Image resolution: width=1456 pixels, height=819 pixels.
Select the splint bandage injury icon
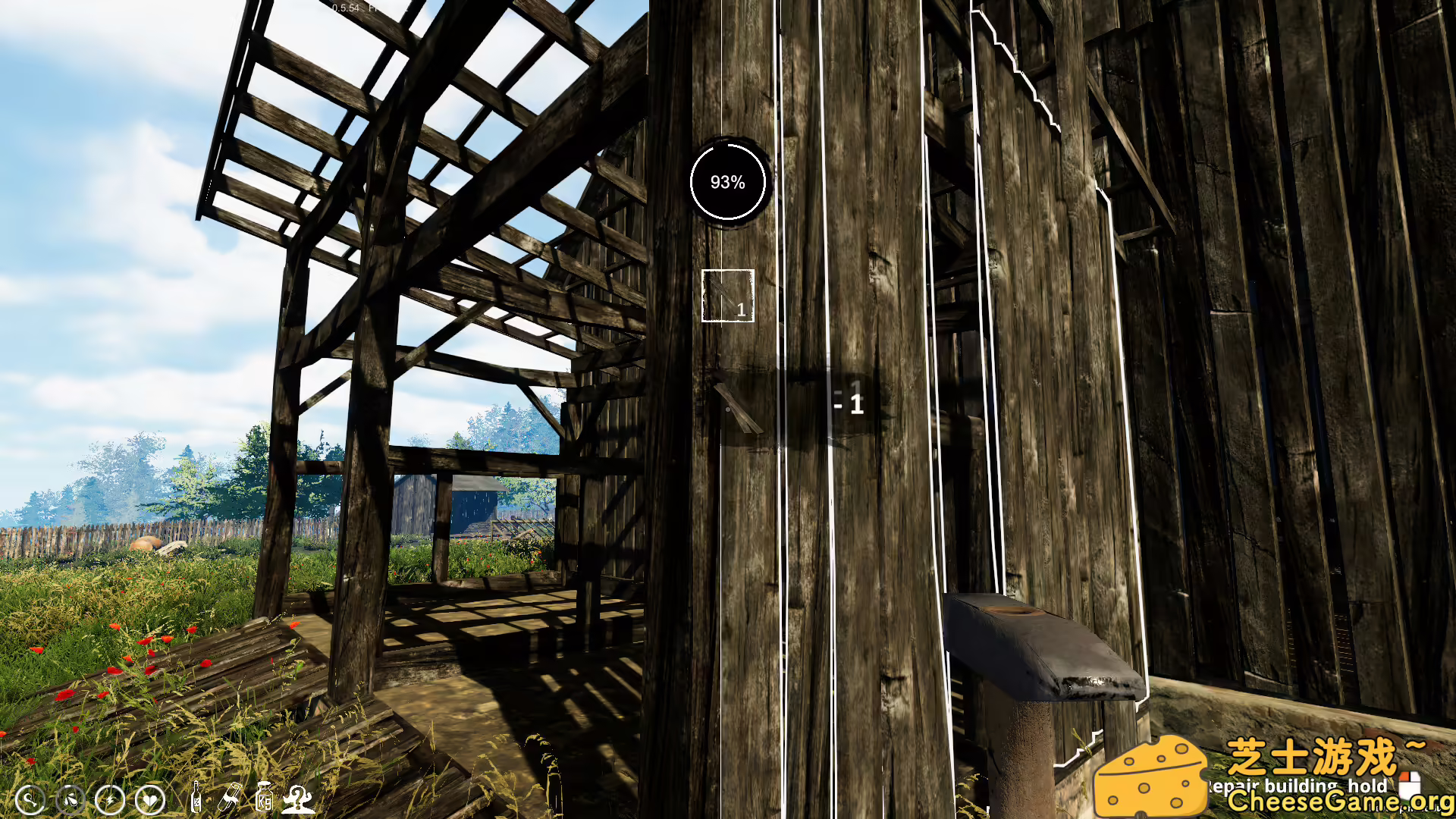coord(231,798)
